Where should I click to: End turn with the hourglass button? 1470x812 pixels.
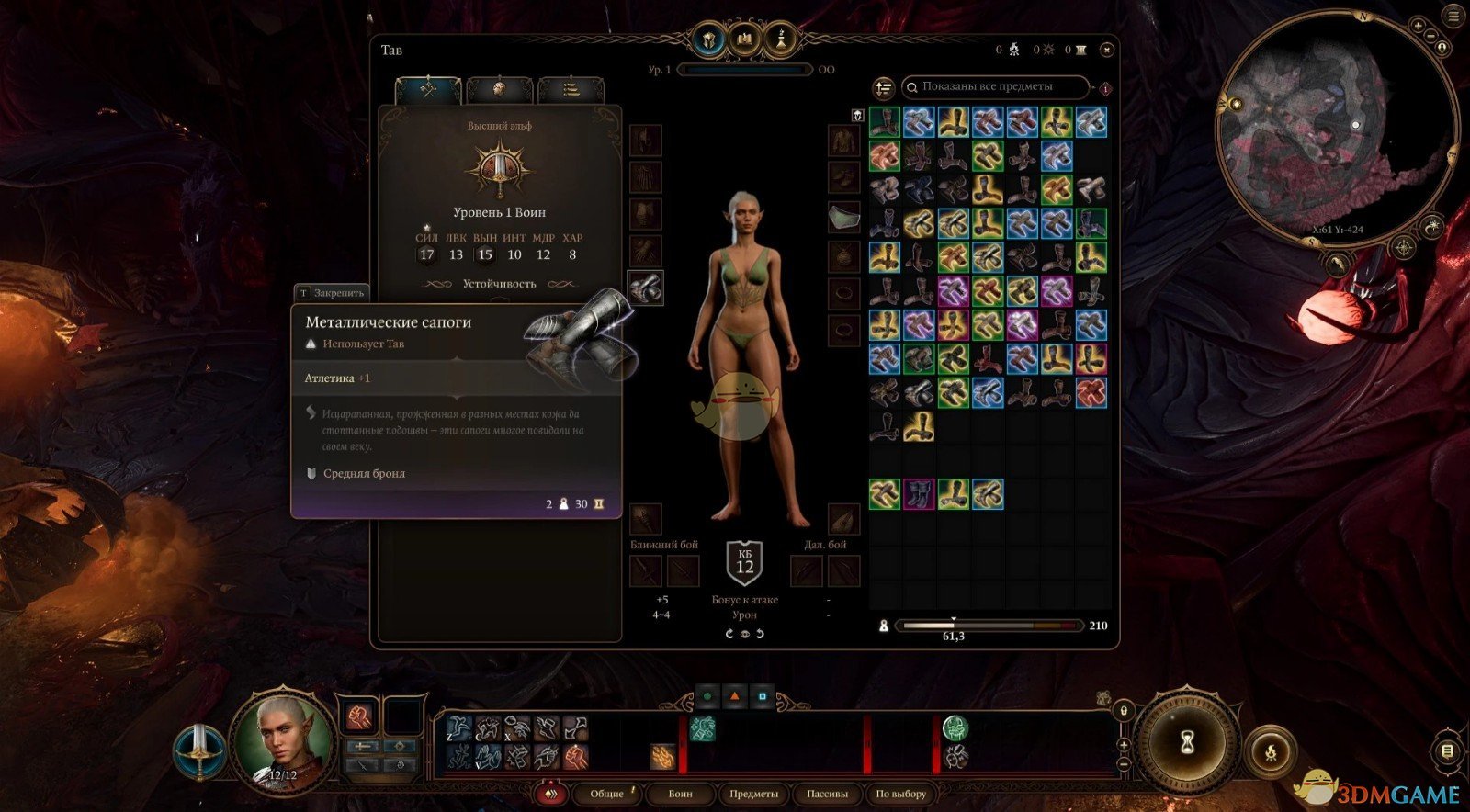coord(1186,742)
